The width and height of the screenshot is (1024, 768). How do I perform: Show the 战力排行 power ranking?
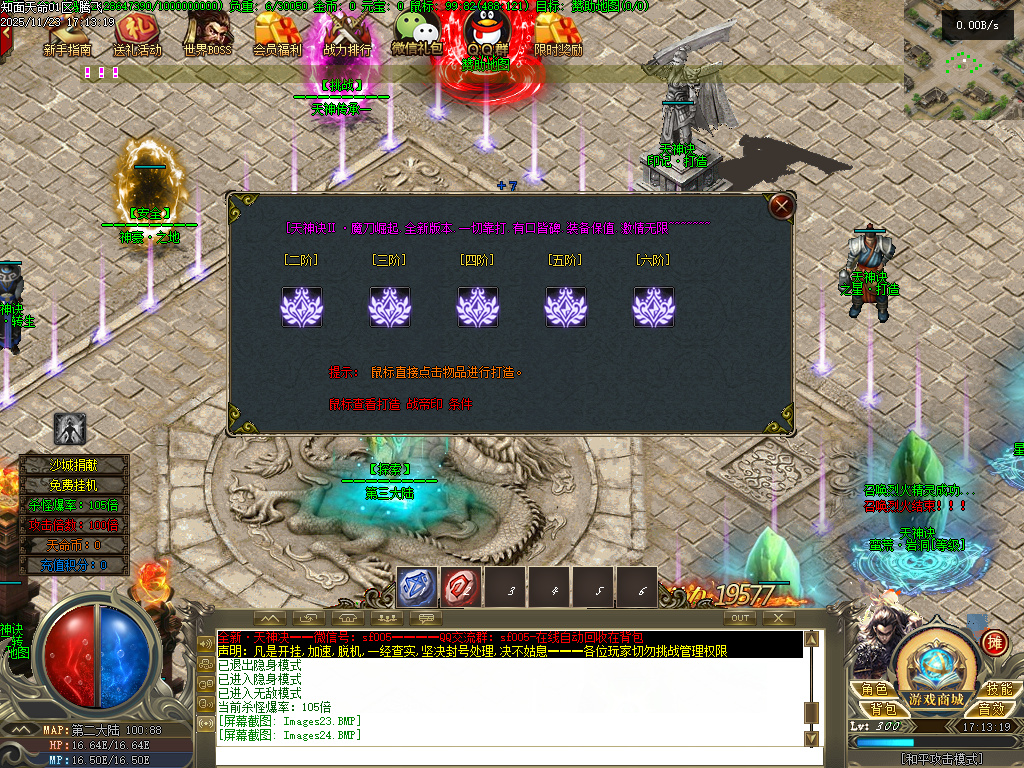[347, 34]
